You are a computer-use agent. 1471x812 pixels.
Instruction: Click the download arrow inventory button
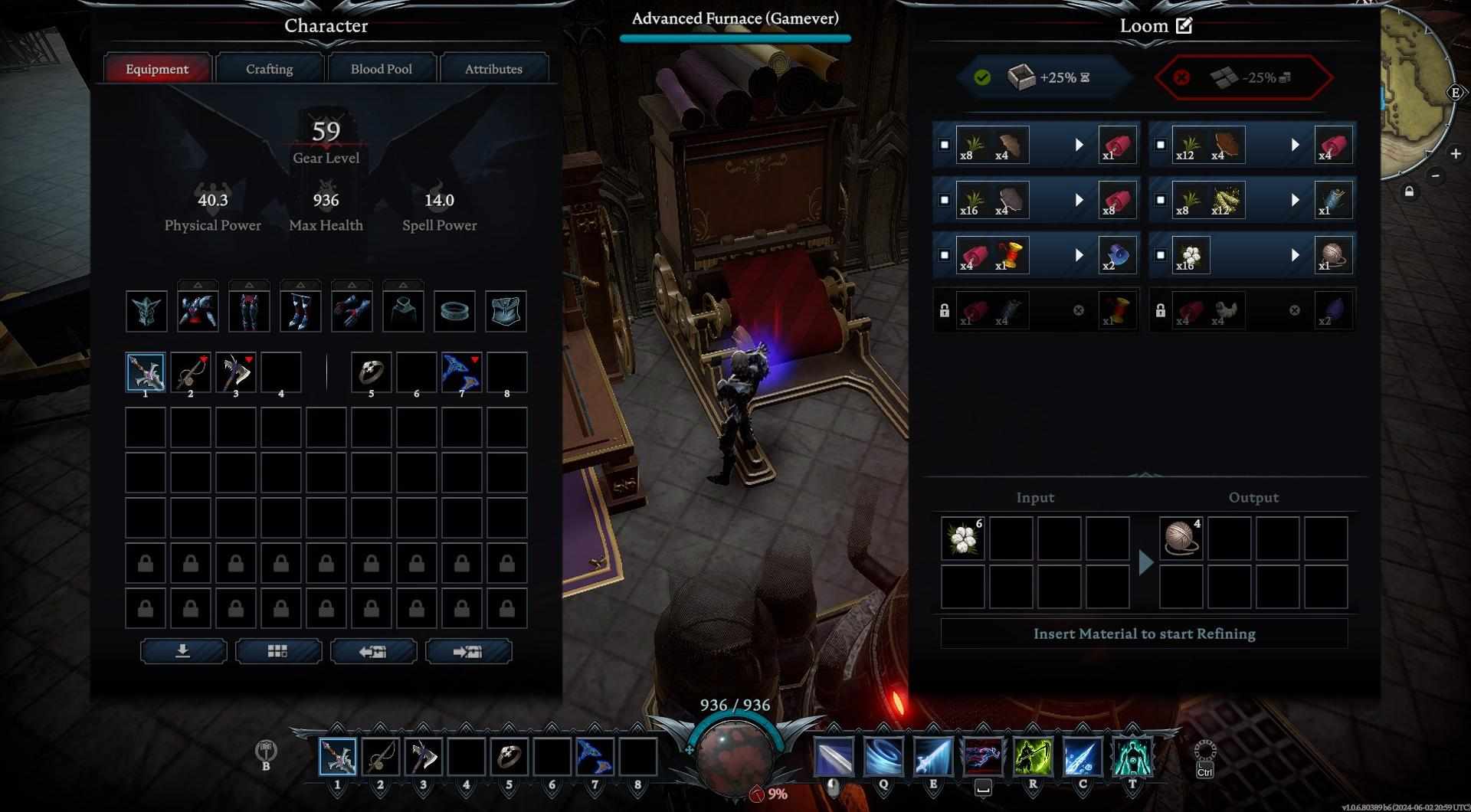pyautogui.click(x=183, y=651)
